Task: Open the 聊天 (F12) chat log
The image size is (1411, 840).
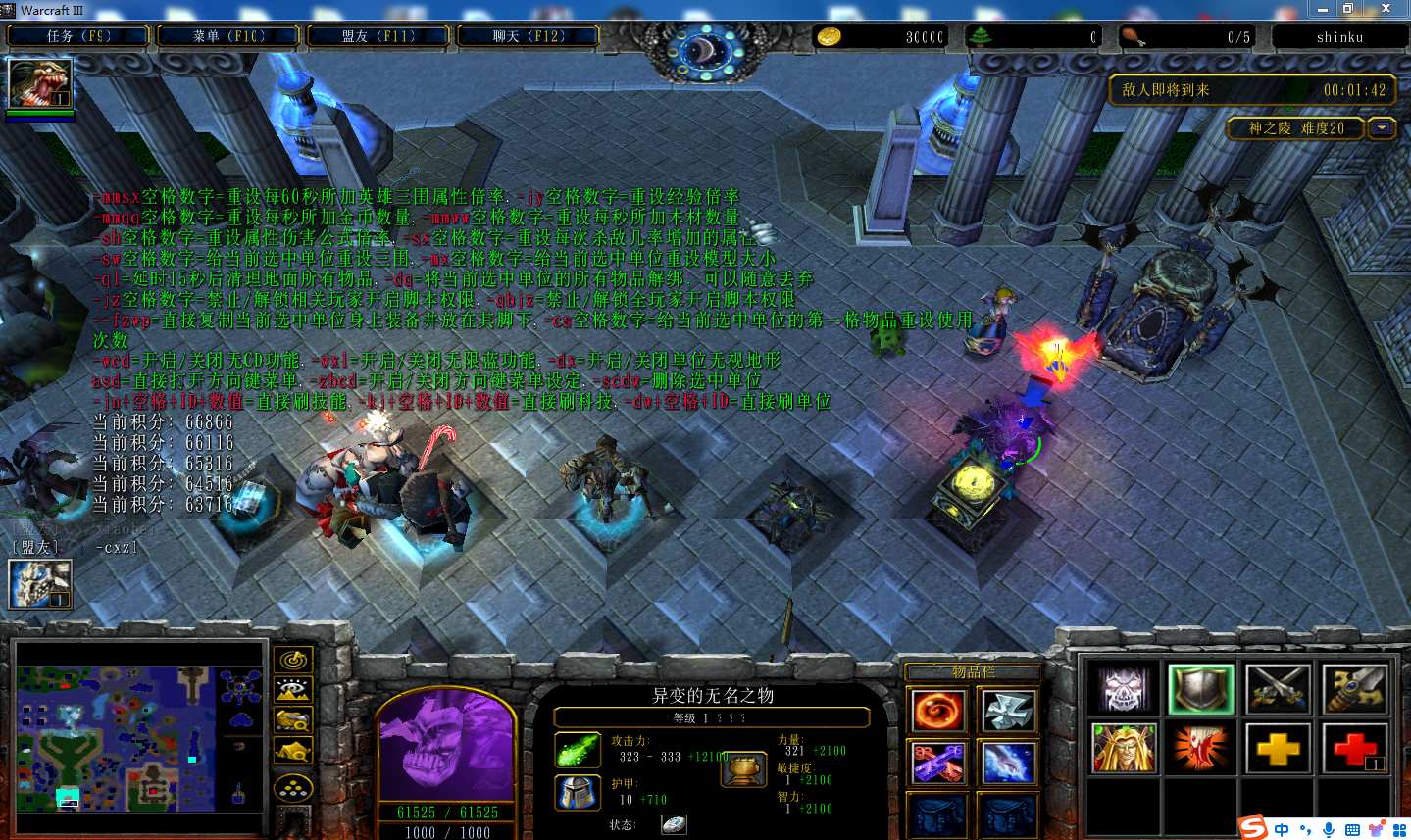Action: point(528,36)
